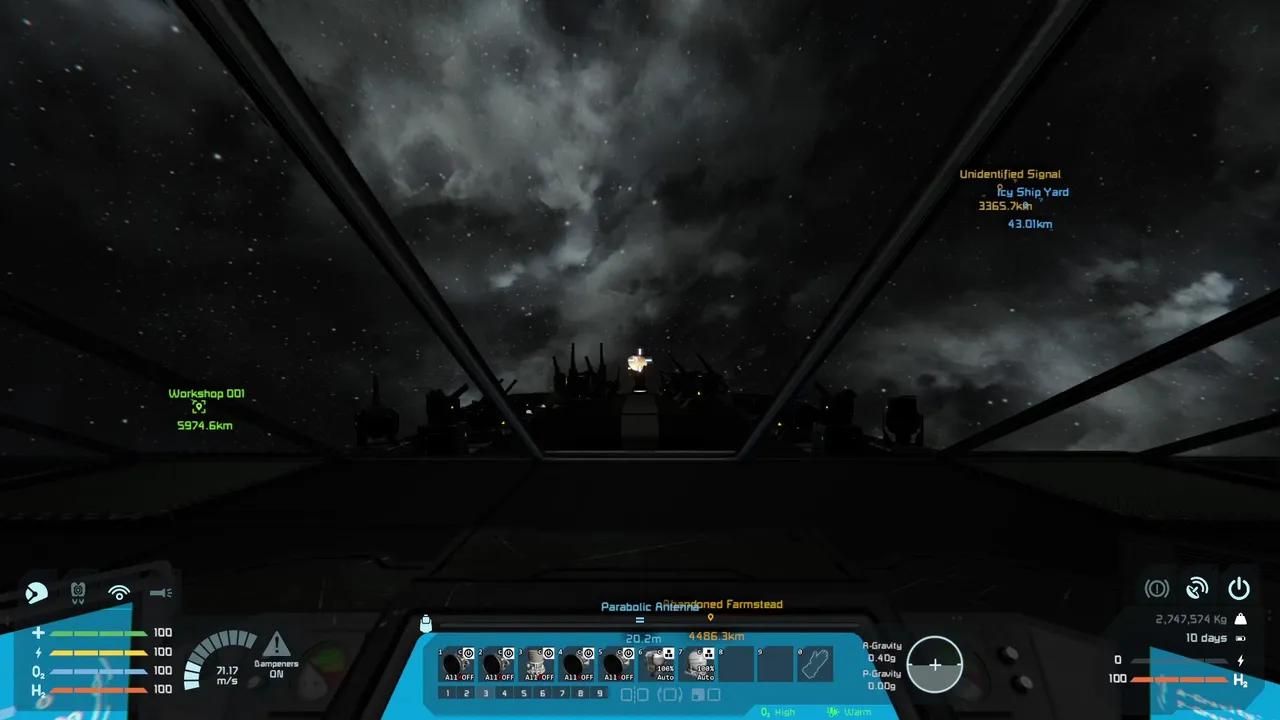1280x720 pixels.
Task: Toggle the ship power icon
Action: [x=1239, y=588]
